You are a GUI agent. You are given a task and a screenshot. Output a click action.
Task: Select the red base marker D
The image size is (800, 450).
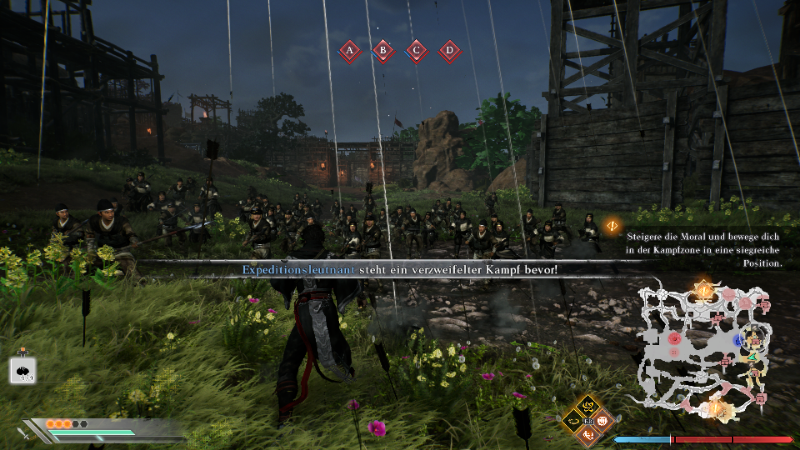click(x=450, y=50)
